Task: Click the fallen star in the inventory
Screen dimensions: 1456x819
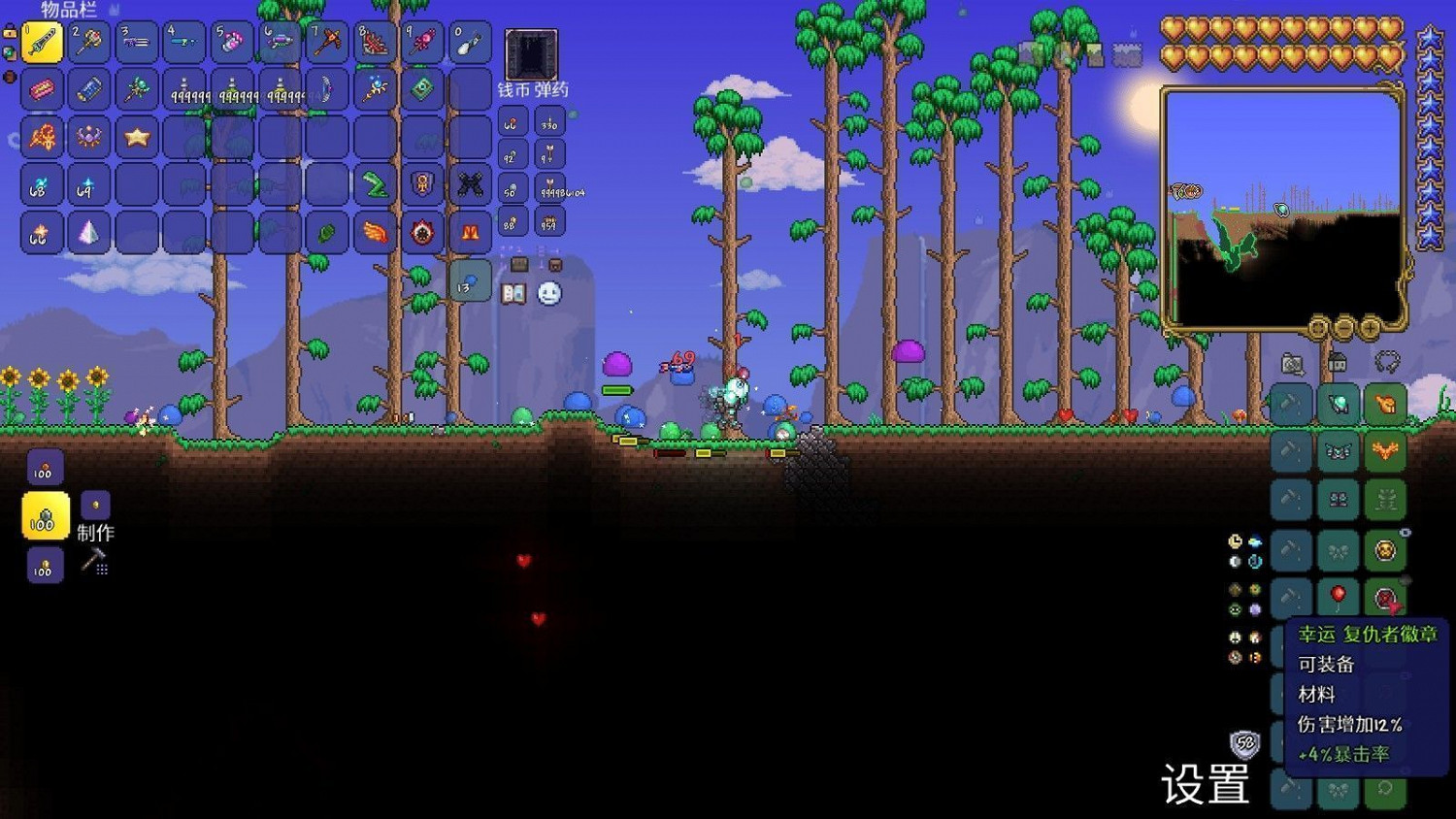Action: pyautogui.click(x=136, y=136)
